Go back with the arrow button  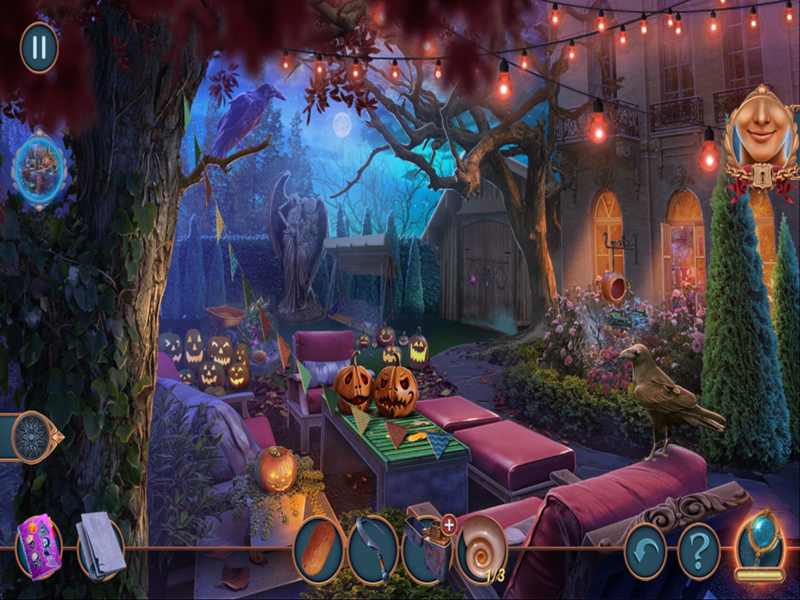645,550
